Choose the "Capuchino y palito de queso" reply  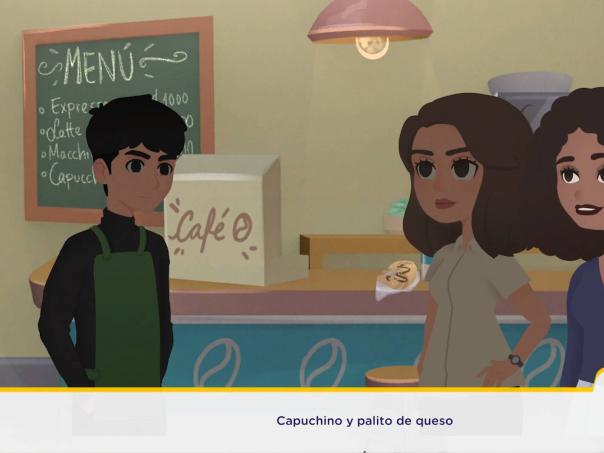(364, 421)
